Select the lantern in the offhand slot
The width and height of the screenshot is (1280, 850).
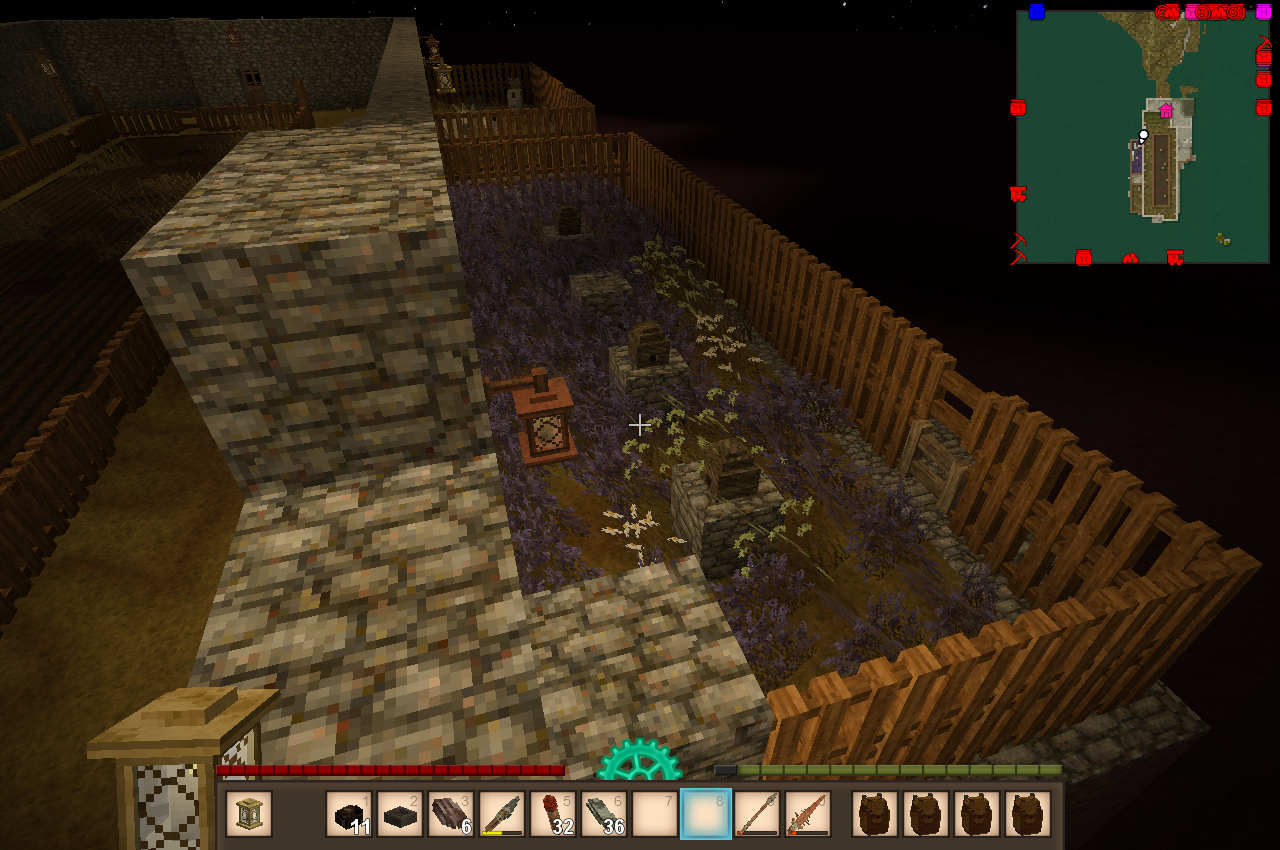click(249, 814)
